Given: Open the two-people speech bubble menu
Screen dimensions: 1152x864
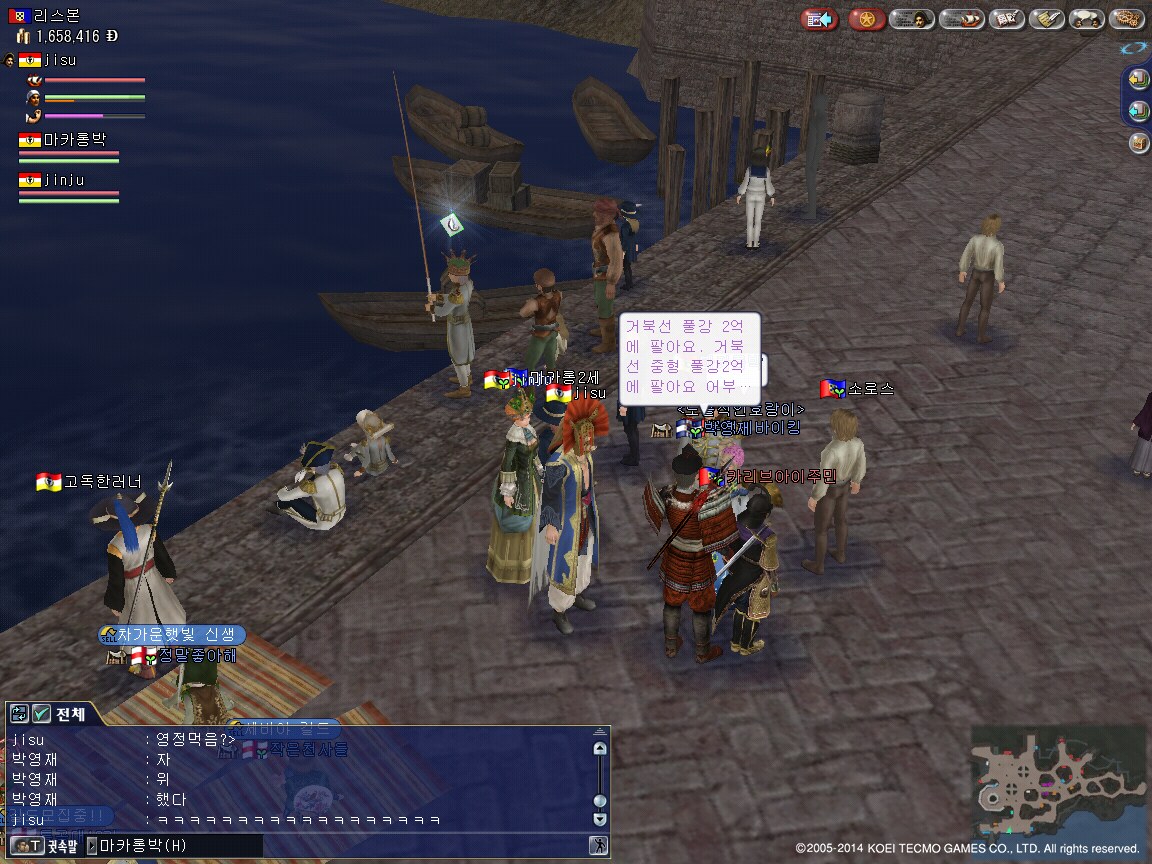Looking at the screenshot, I should (x=1086, y=19).
